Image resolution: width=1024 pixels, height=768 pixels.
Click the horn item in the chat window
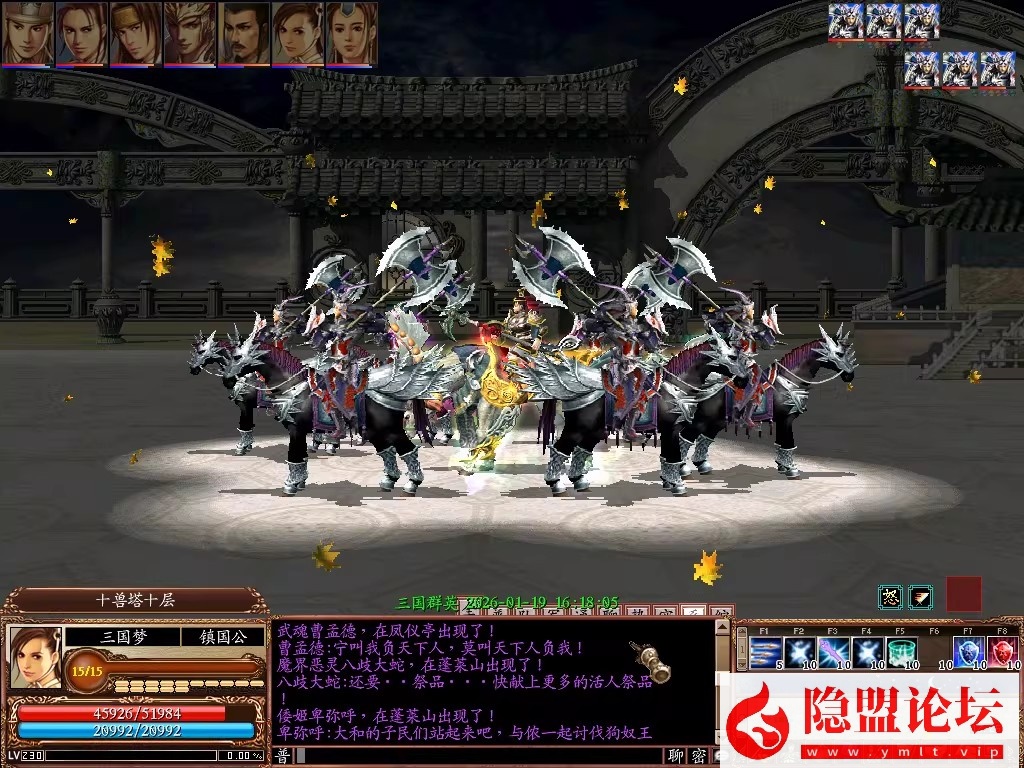click(650, 660)
